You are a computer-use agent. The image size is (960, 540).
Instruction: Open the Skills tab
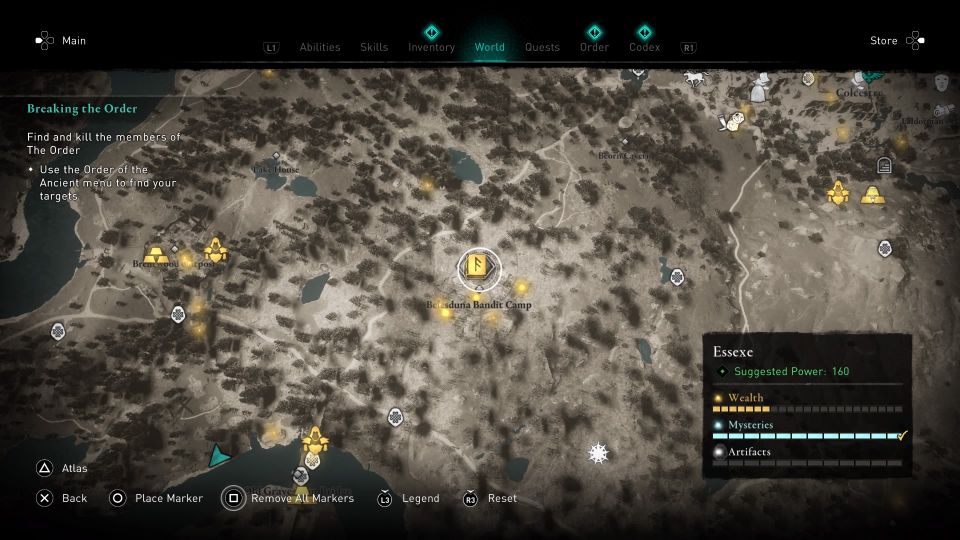click(x=374, y=47)
